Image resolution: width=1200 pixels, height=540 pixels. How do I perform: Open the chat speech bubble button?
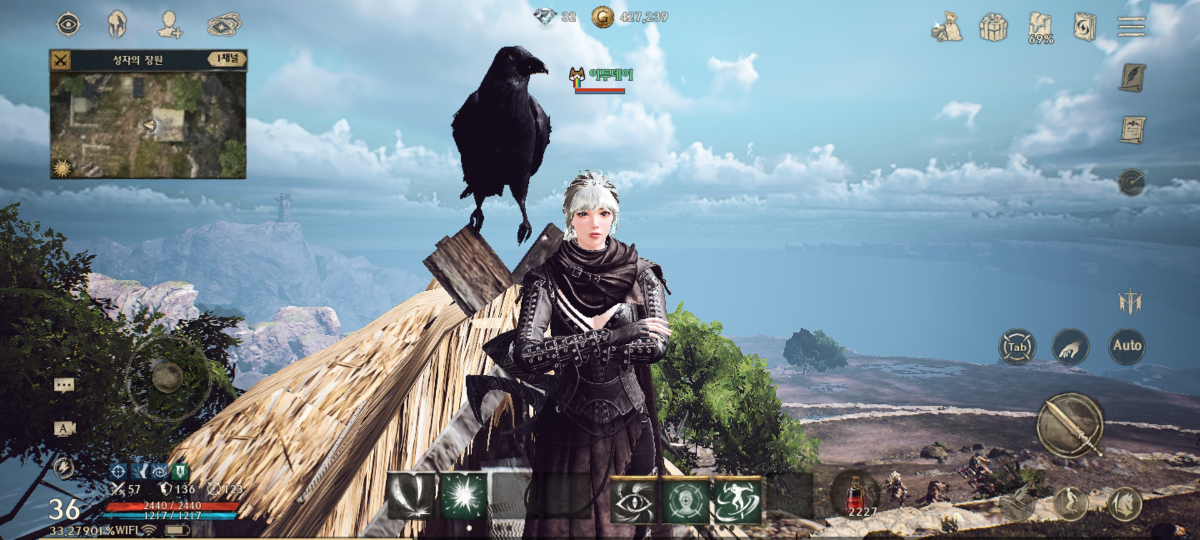[64, 384]
